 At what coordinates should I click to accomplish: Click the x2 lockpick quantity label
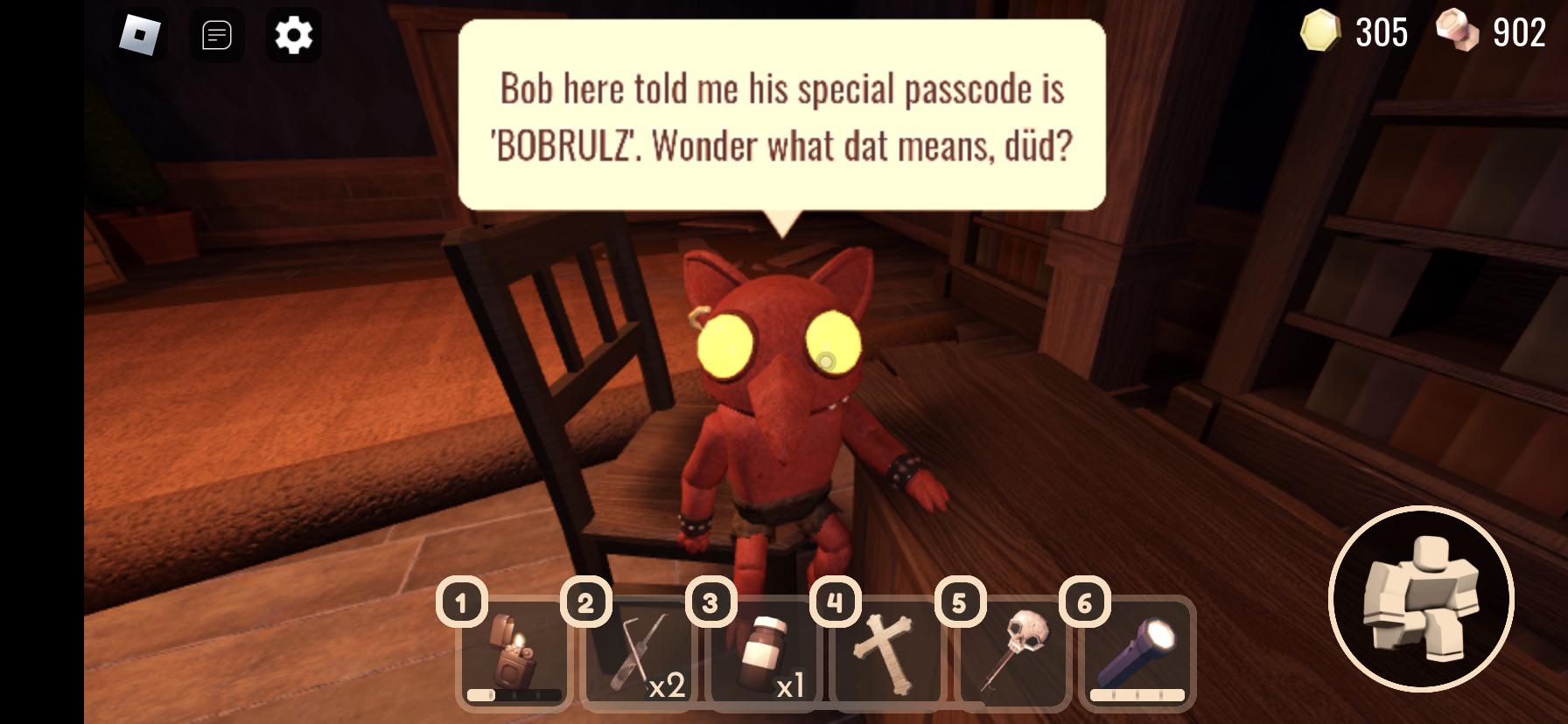point(667,687)
